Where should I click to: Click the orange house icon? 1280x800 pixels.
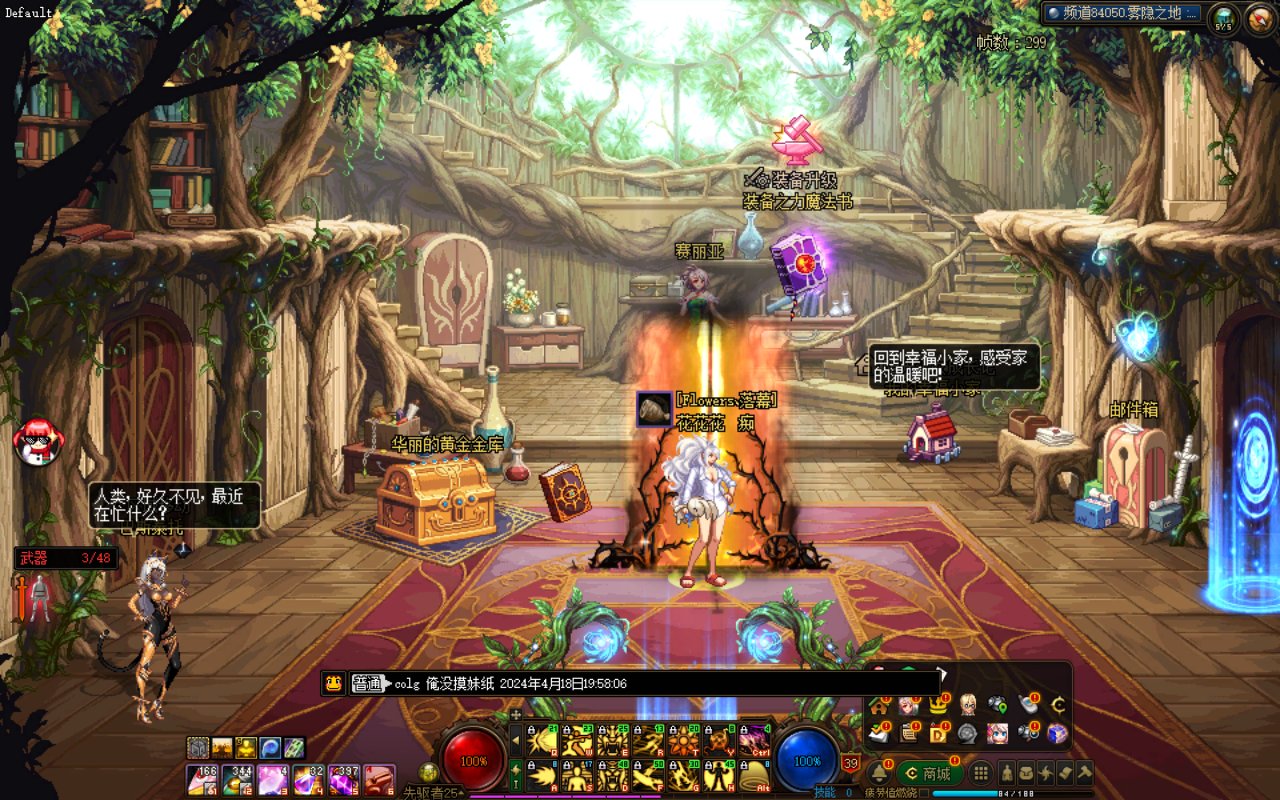pos(879,705)
